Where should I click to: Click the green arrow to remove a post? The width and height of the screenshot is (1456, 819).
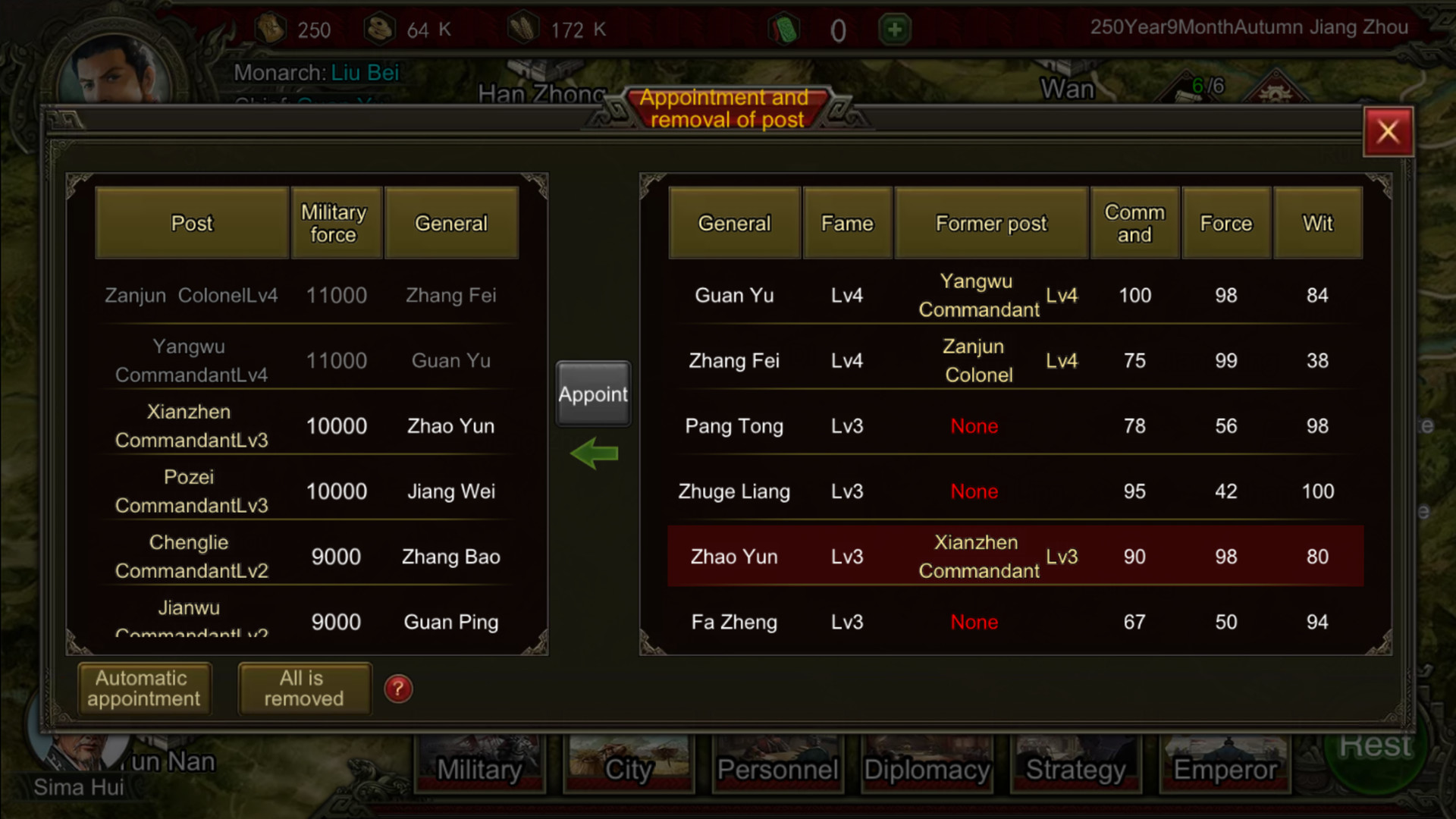point(593,453)
